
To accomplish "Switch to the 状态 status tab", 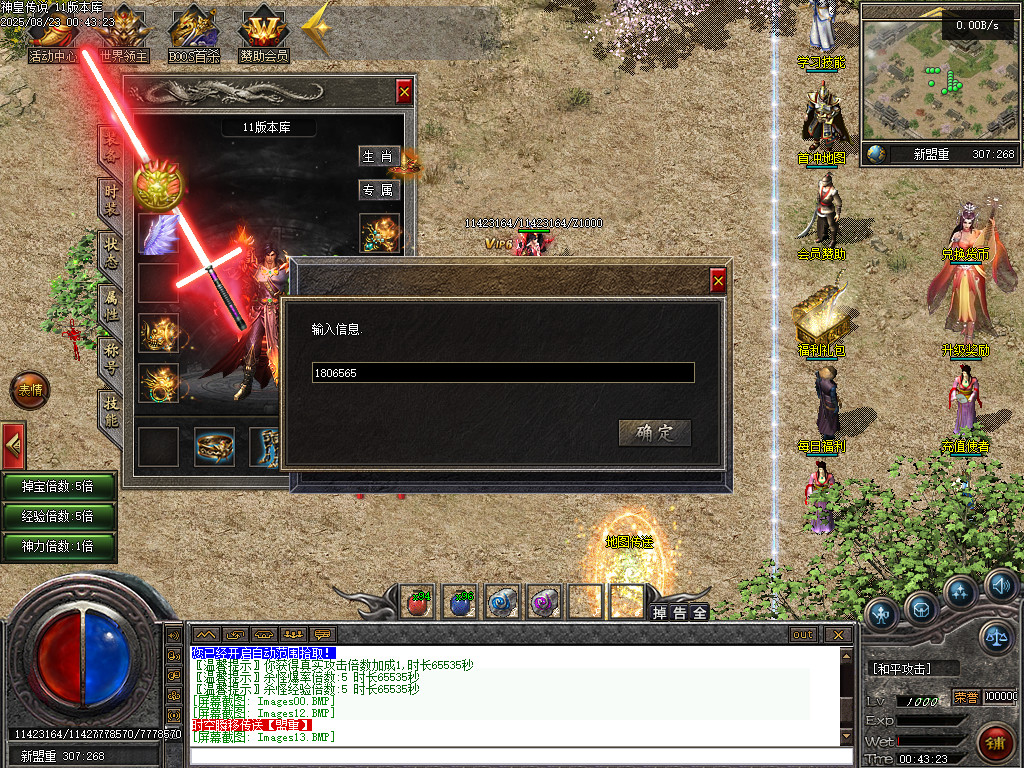I will click(111, 252).
